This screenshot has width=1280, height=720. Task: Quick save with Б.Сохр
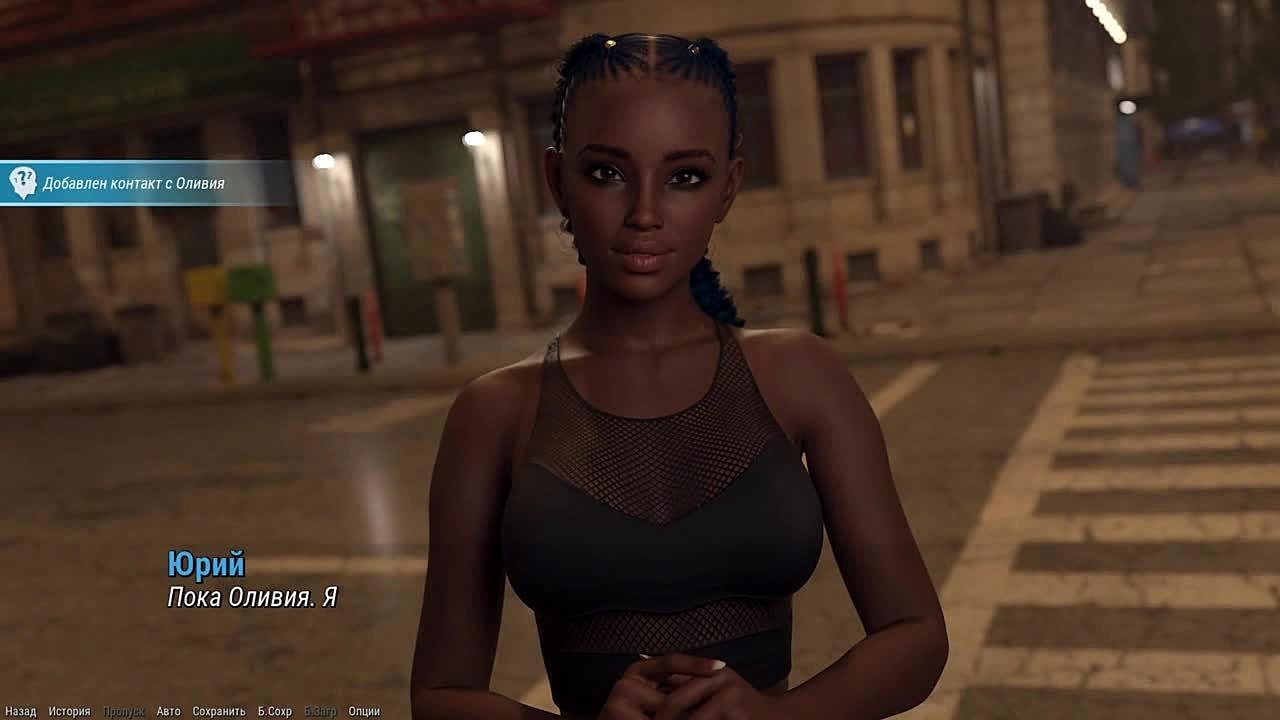[274, 711]
